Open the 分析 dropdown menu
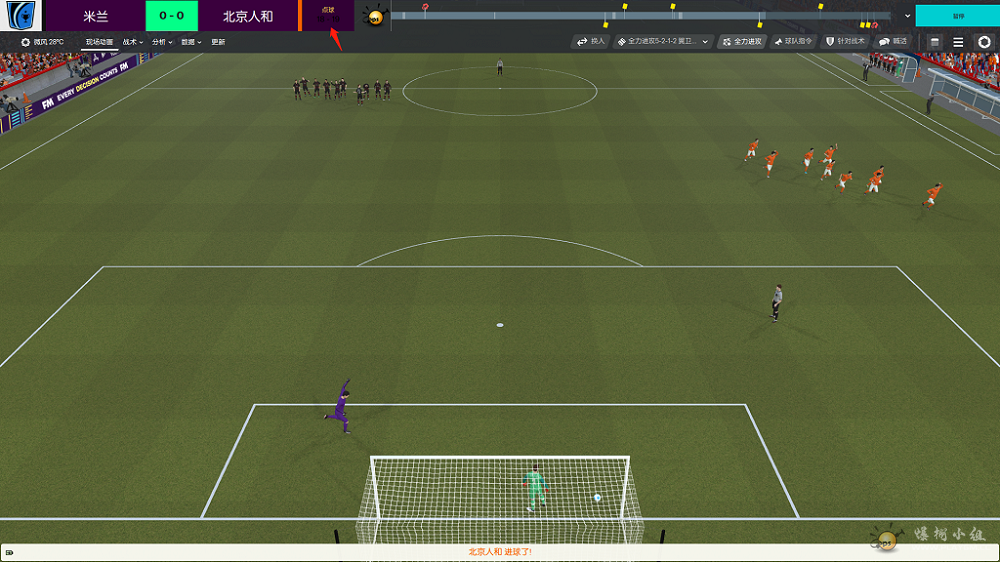 click(162, 42)
